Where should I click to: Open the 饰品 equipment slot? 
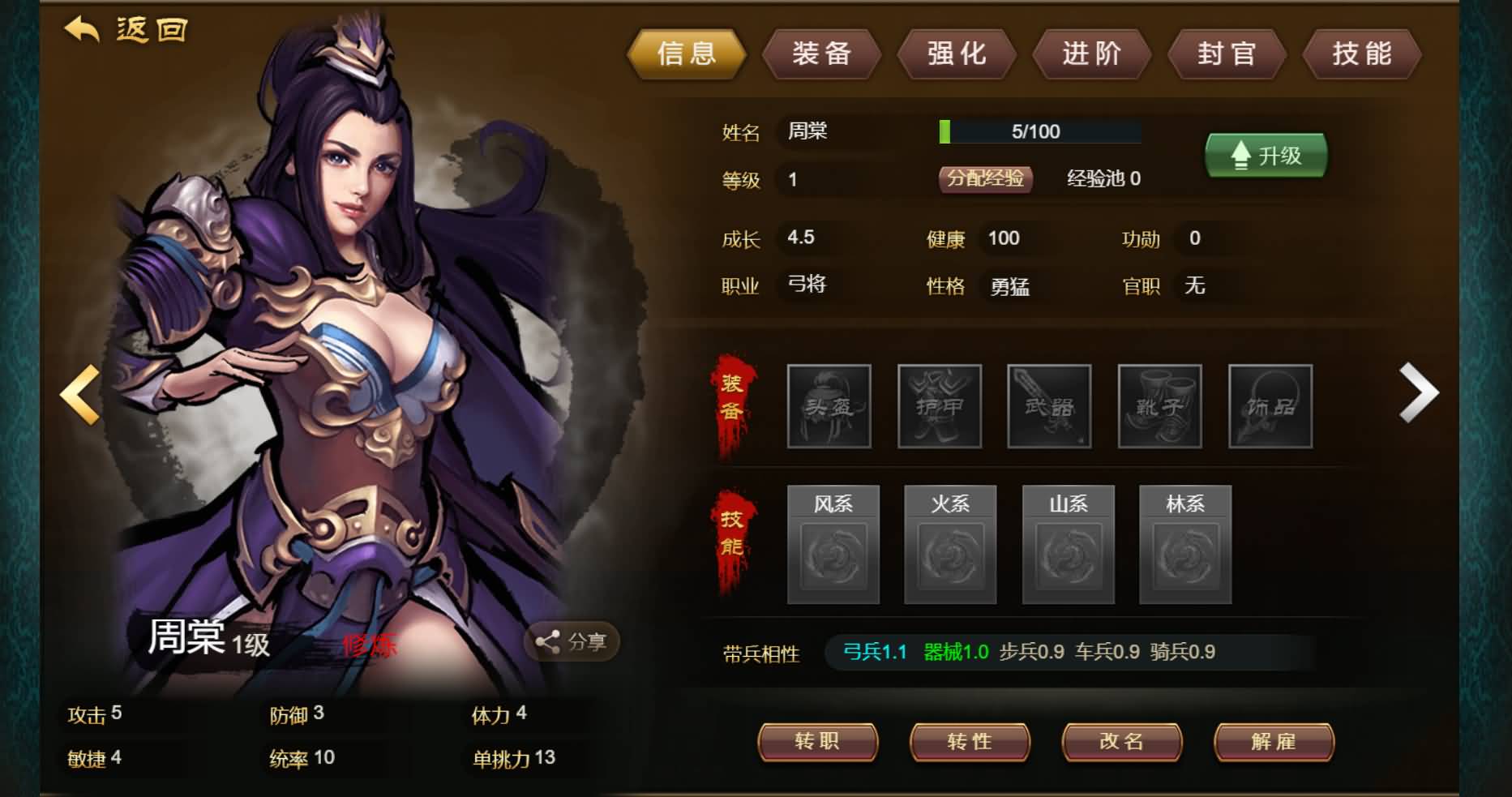[x=1270, y=406]
